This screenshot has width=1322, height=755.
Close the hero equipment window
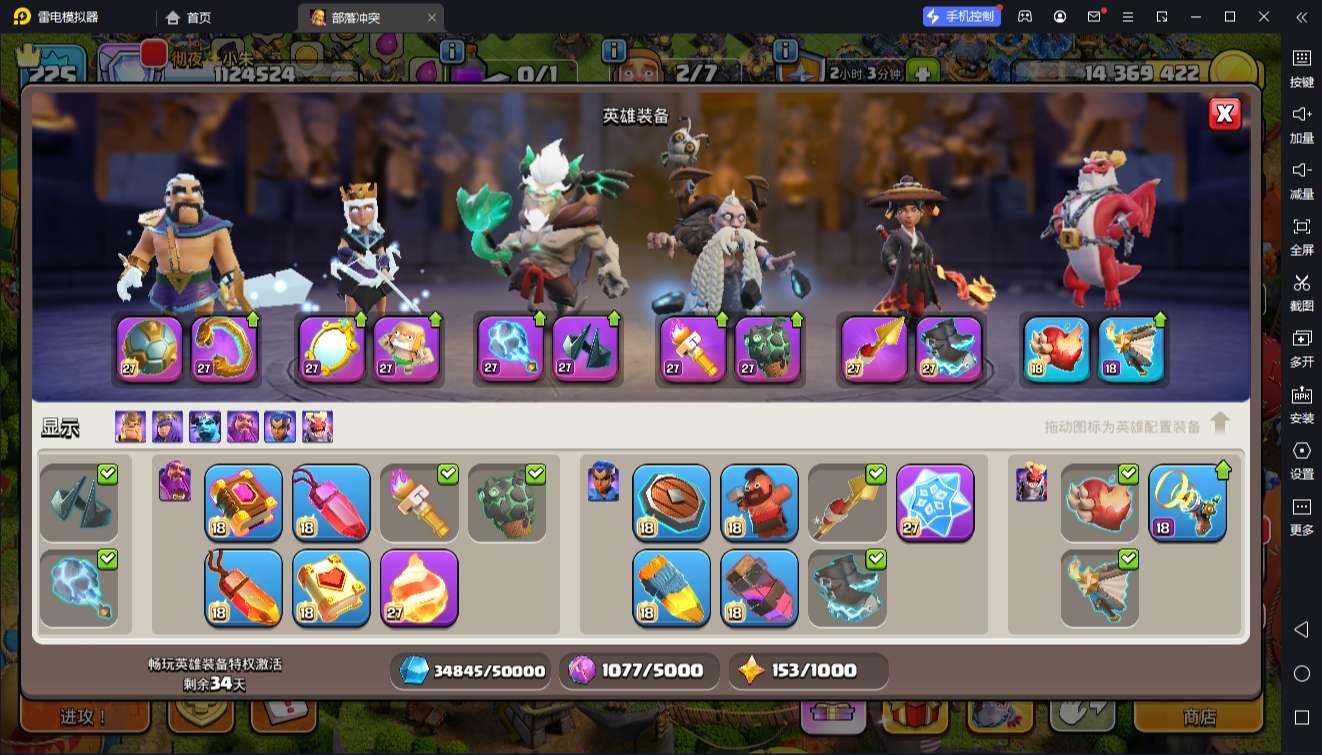pyautogui.click(x=1224, y=114)
